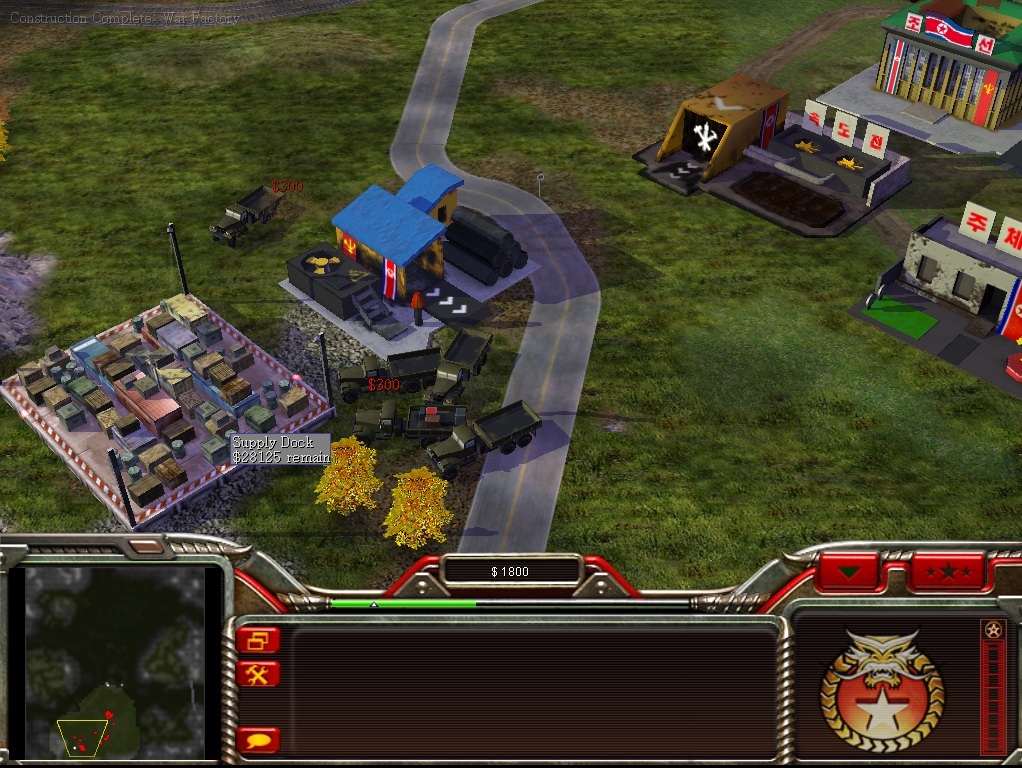The width and height of the screenshot is (1022, 768).
Task: Open the General's Powers three-star button
Action: pyautogui.click(x=945, y=572)
